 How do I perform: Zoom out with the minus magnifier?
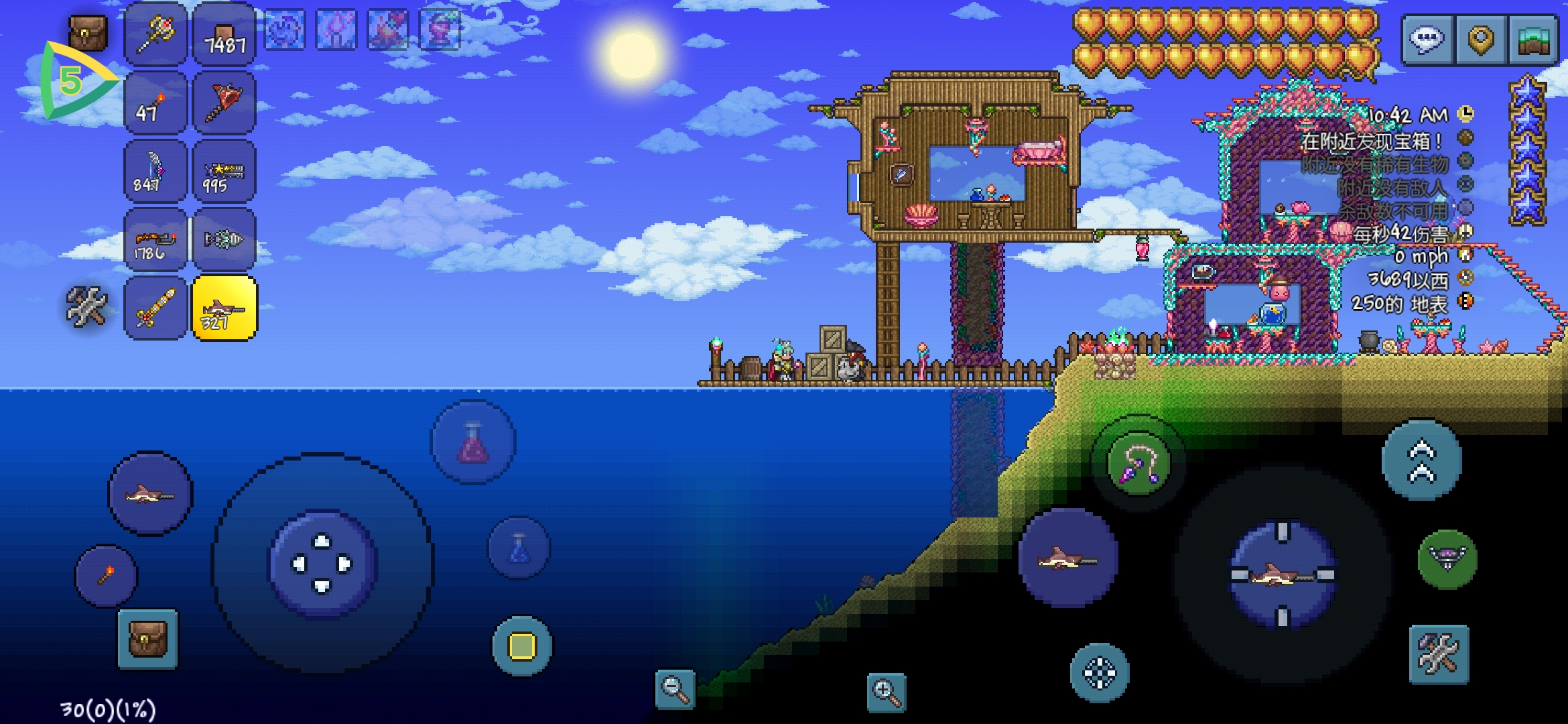pos(674,689)
